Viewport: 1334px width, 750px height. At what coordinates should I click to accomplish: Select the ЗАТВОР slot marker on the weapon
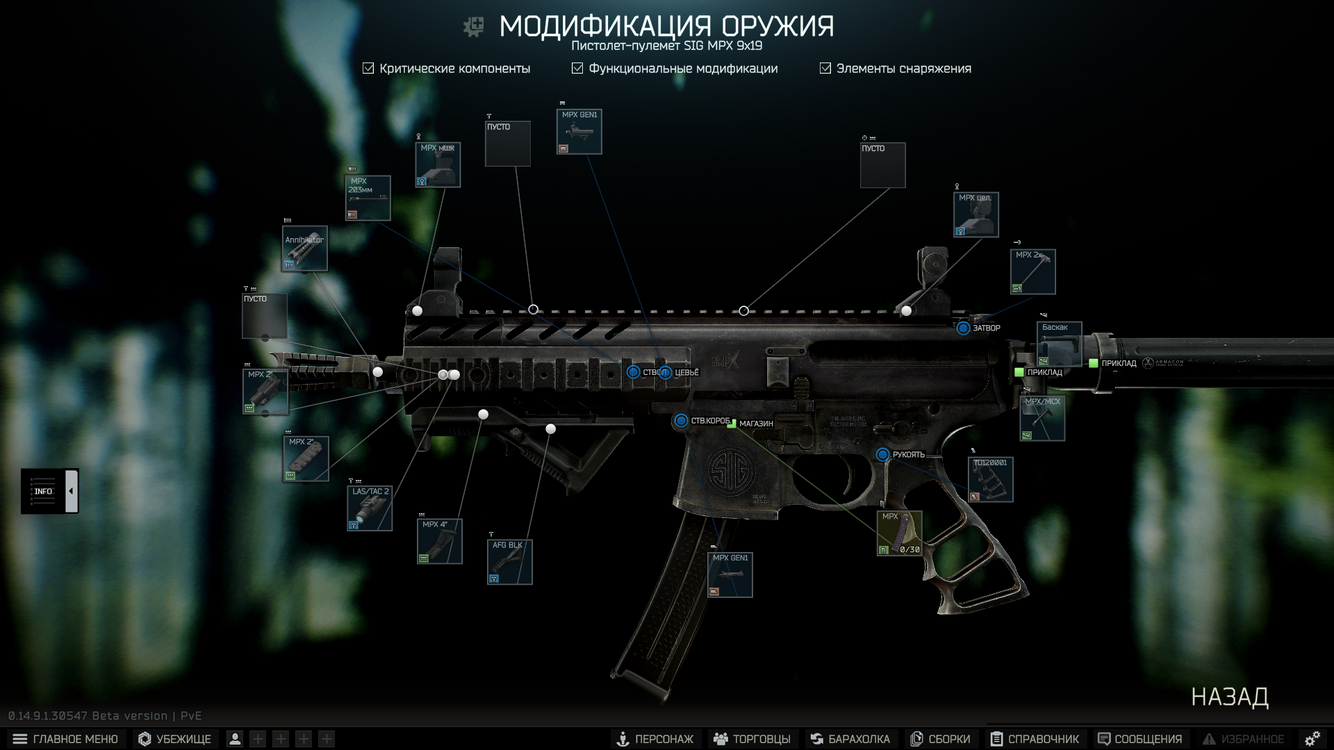(x=963, y=328)
